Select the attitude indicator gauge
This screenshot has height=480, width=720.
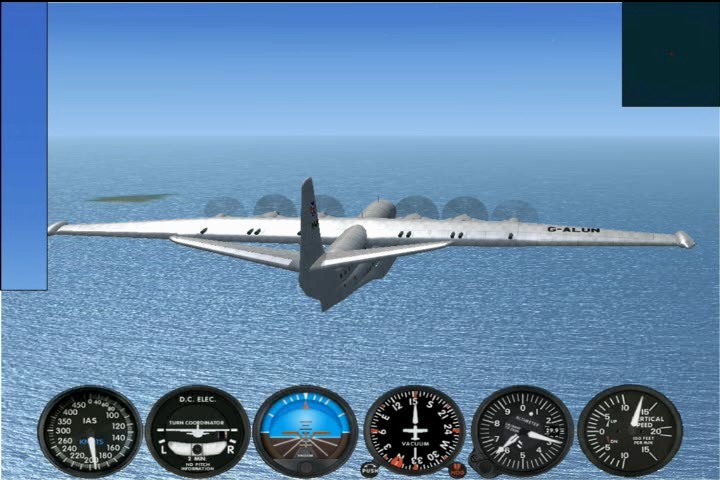[305, 430]
